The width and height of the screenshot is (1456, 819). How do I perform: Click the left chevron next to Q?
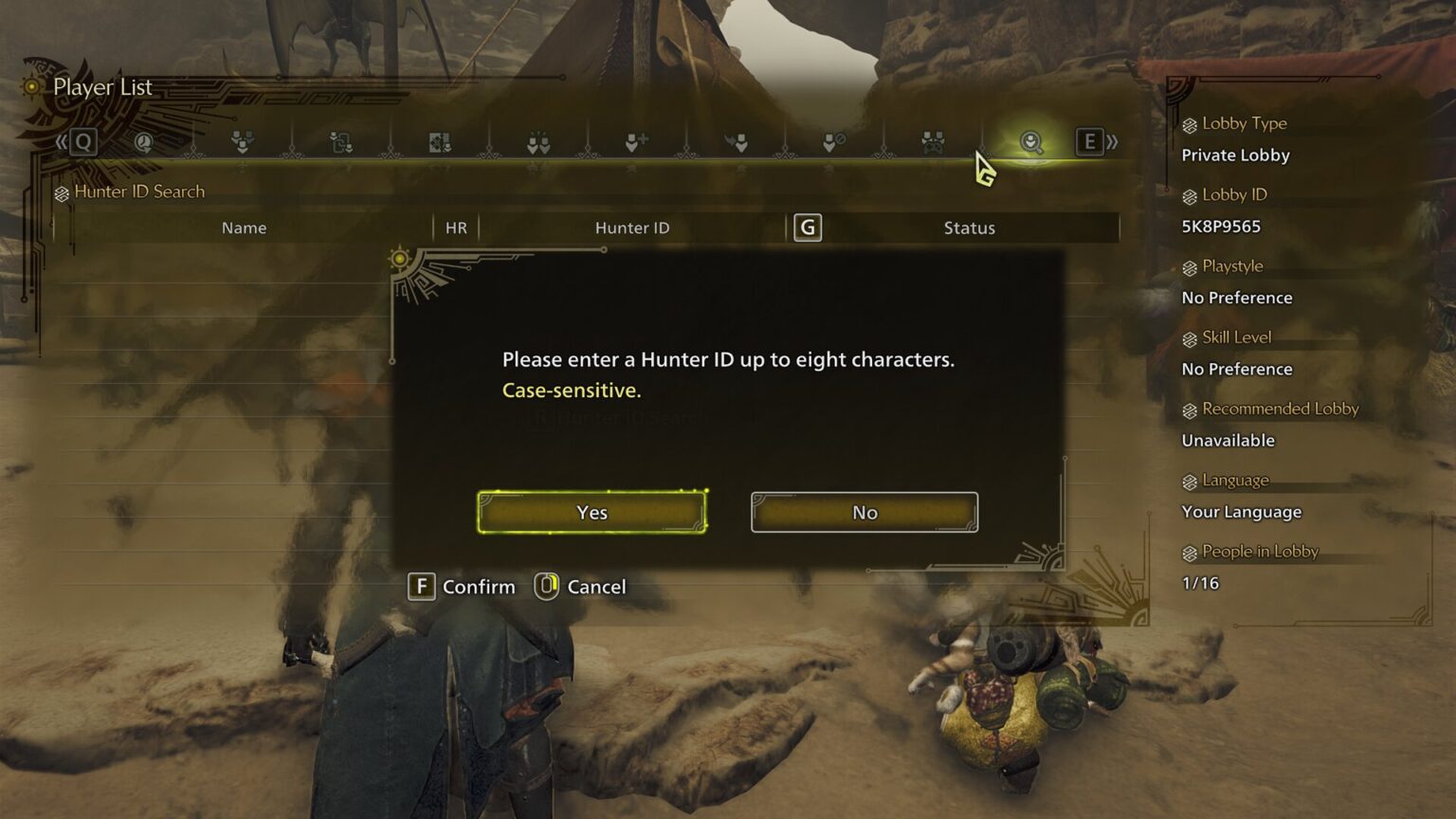(x=60, y=142)
